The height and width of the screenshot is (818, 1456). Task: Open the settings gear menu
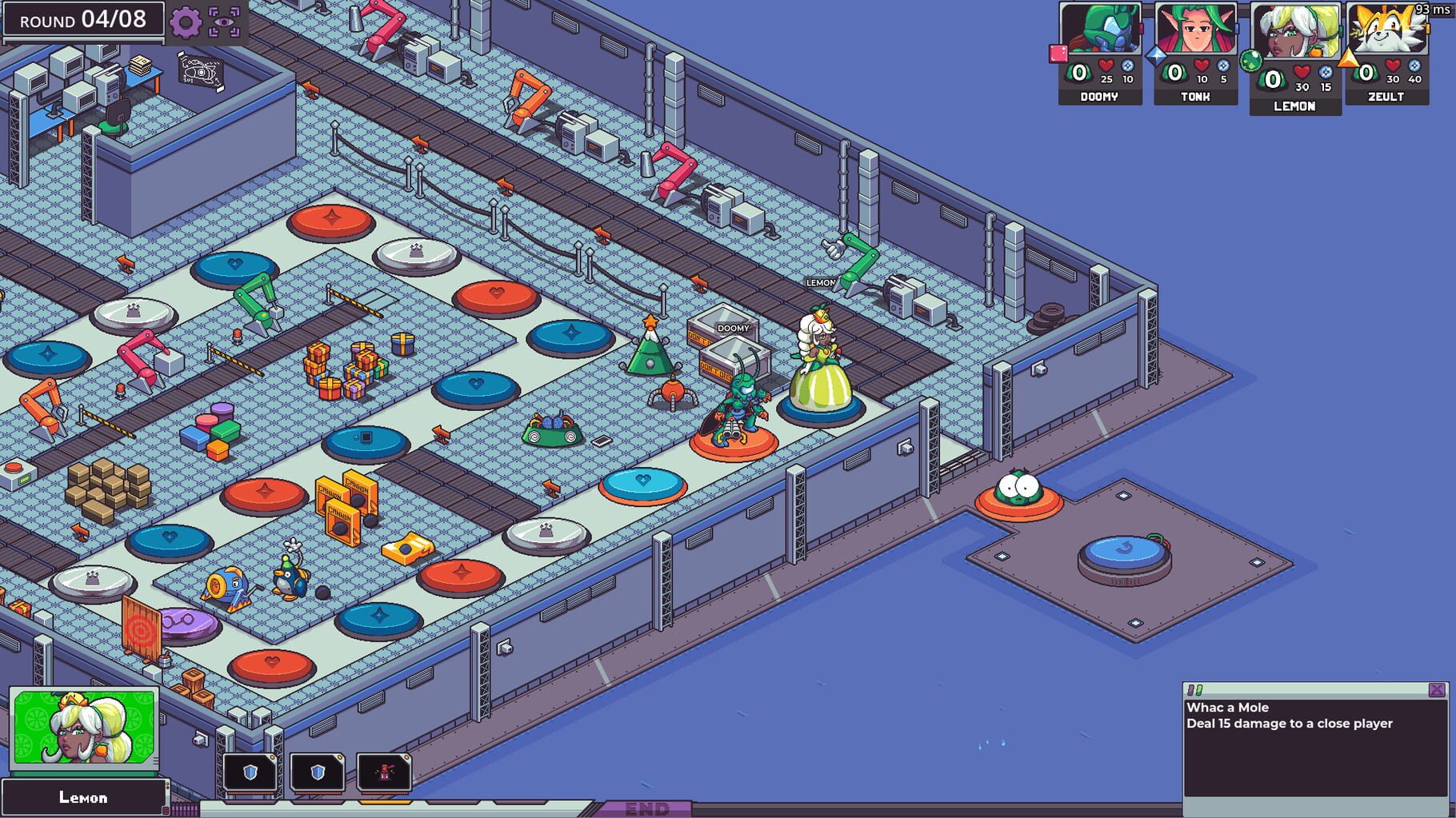tap(185, 22)
